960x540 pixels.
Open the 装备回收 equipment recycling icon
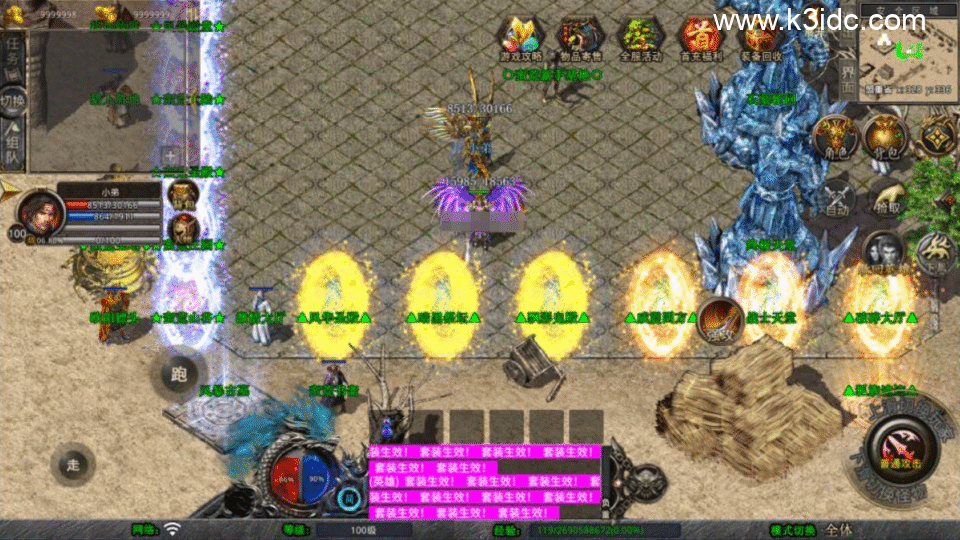click(761, 36)
